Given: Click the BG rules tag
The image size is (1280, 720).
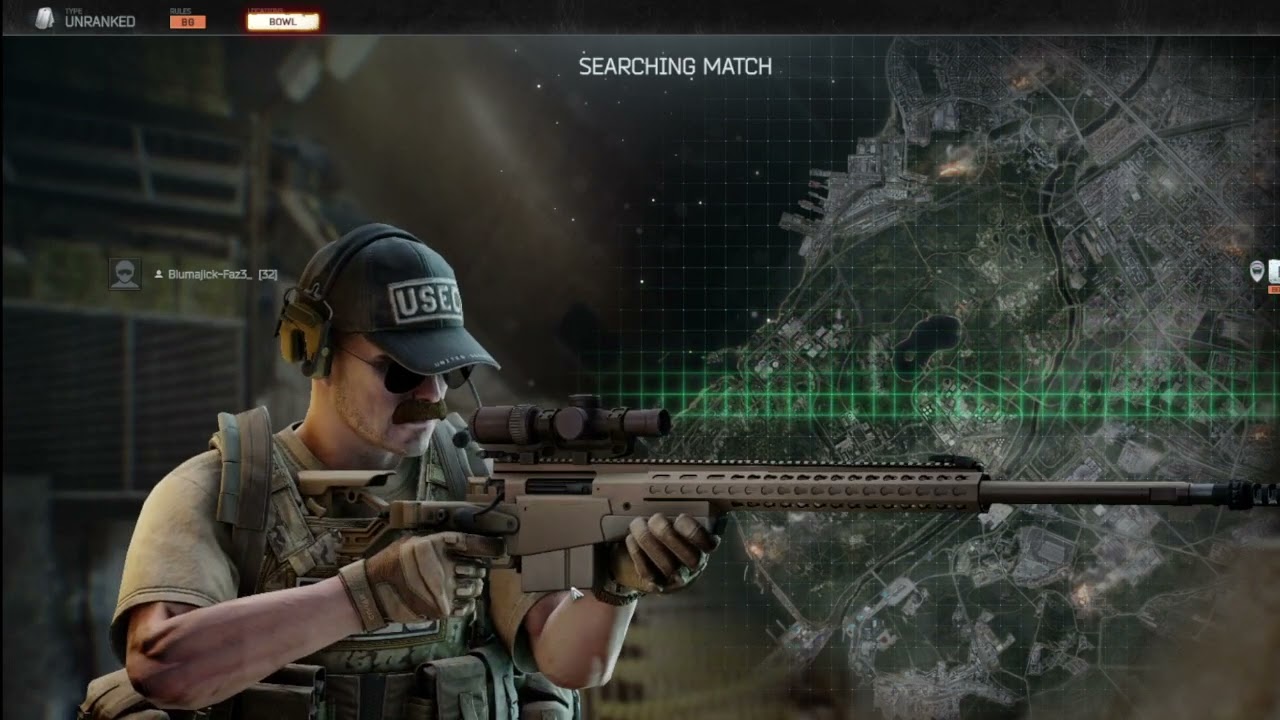Looking at the screenshot, I should tap(187, 22).
